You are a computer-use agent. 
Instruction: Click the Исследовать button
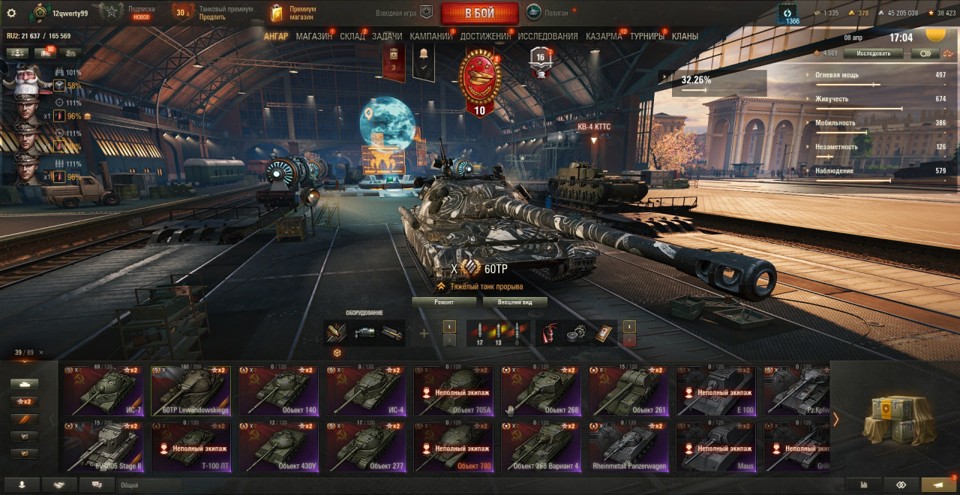pyautogui.click(x=873, y=53)
